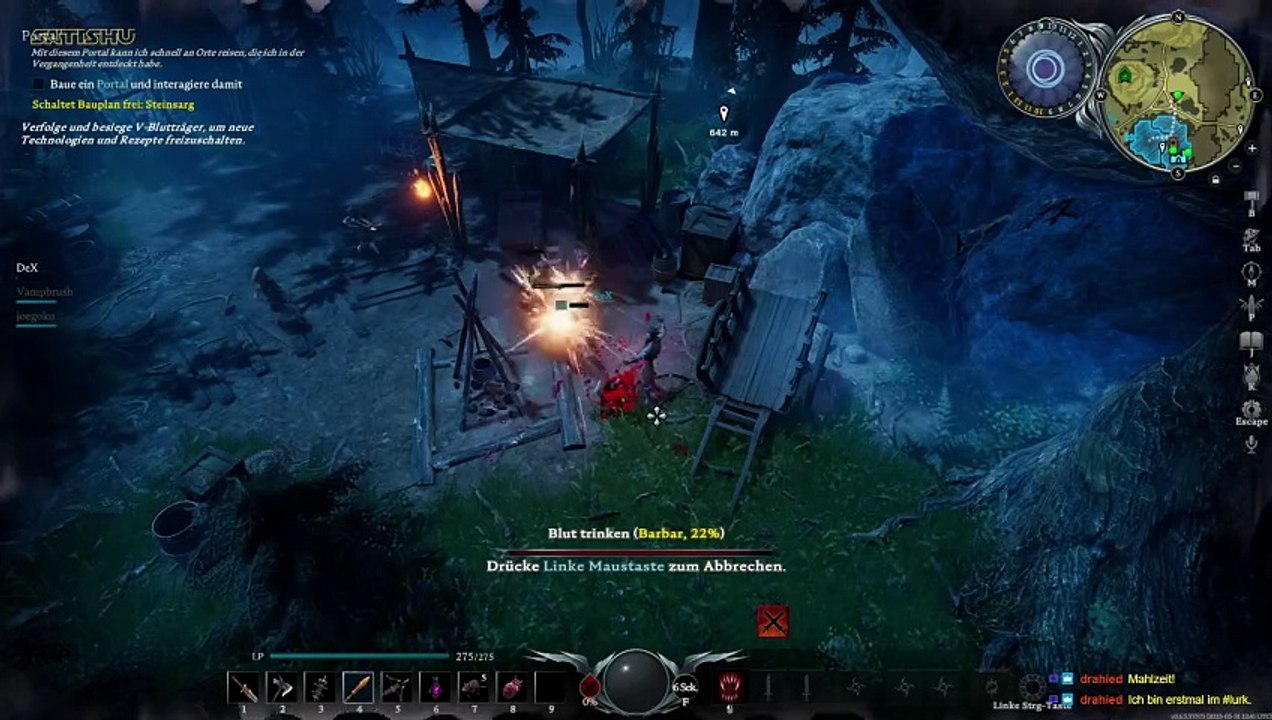Select the axe in hotbar slot 2
The width and height of the screenshot is (1272, 720).
(282, 687)
